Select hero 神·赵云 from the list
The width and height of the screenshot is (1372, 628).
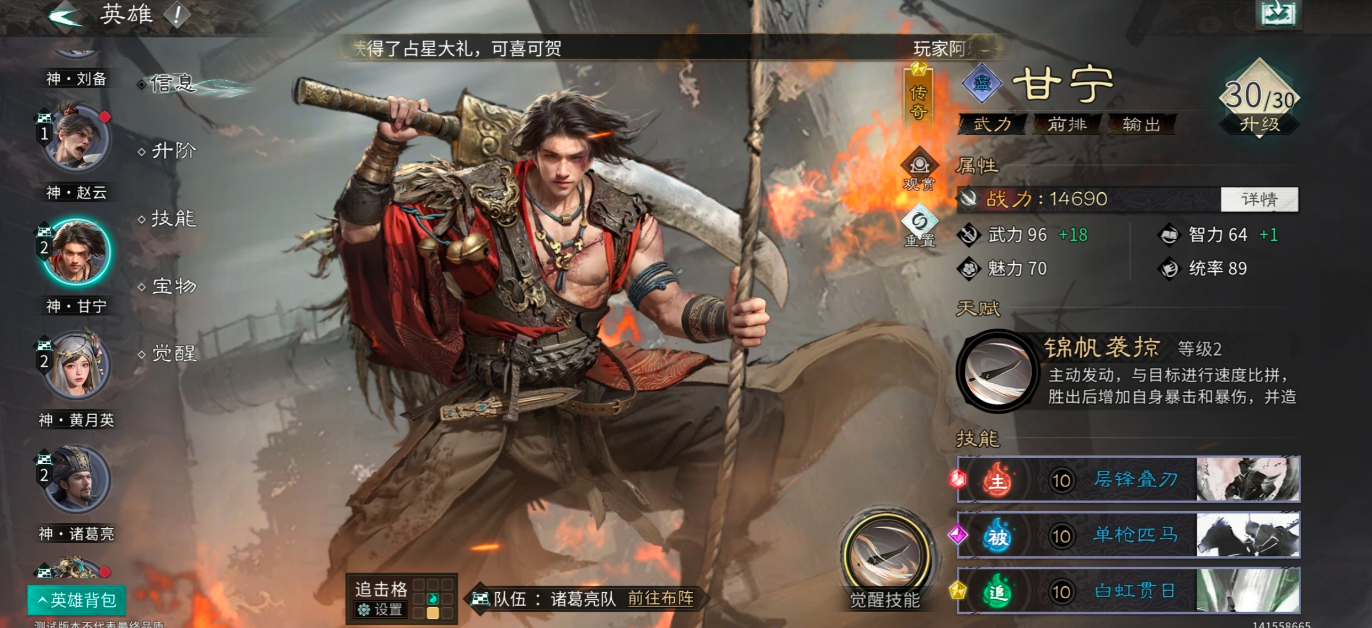click(x=76, y=140)
